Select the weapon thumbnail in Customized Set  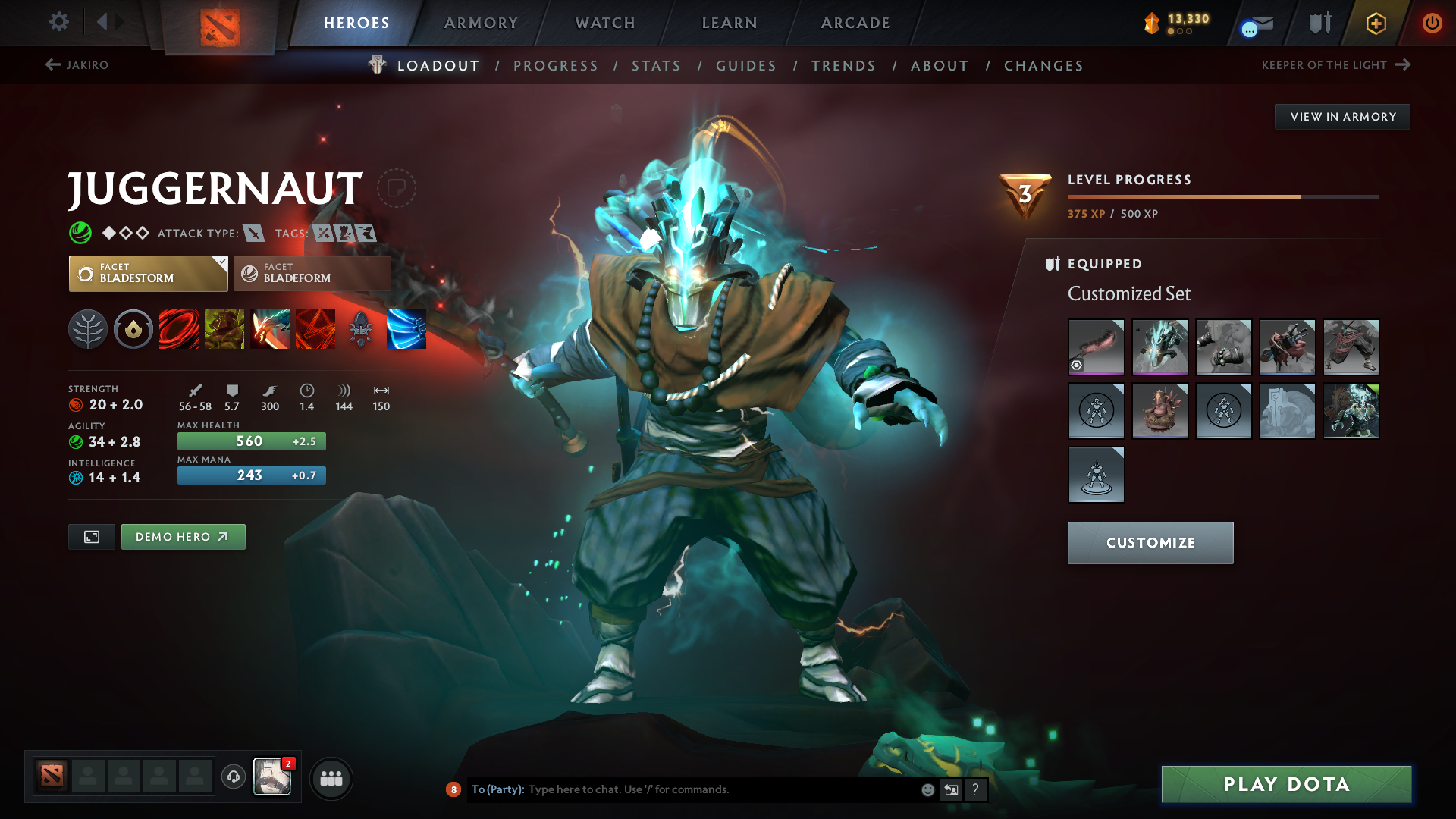coord(1096,347)
